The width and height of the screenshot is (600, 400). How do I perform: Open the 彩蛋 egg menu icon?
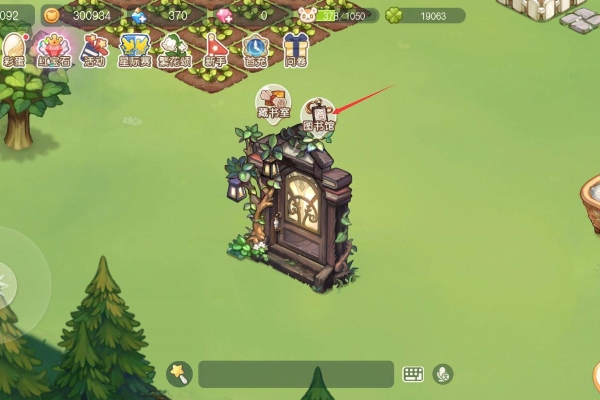(x=13, y=50)
